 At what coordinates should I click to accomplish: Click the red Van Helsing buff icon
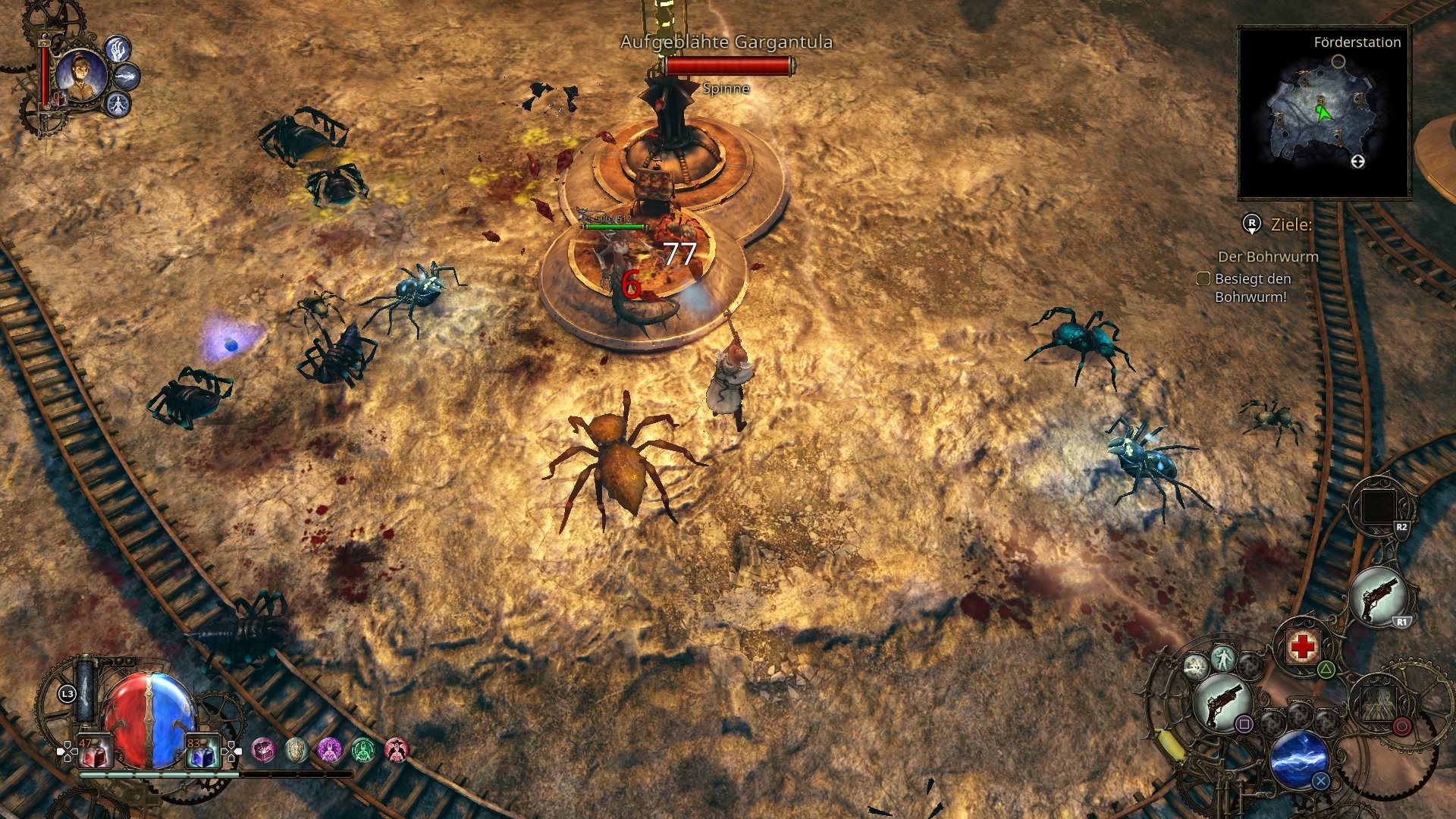click(x=398, y=751)
